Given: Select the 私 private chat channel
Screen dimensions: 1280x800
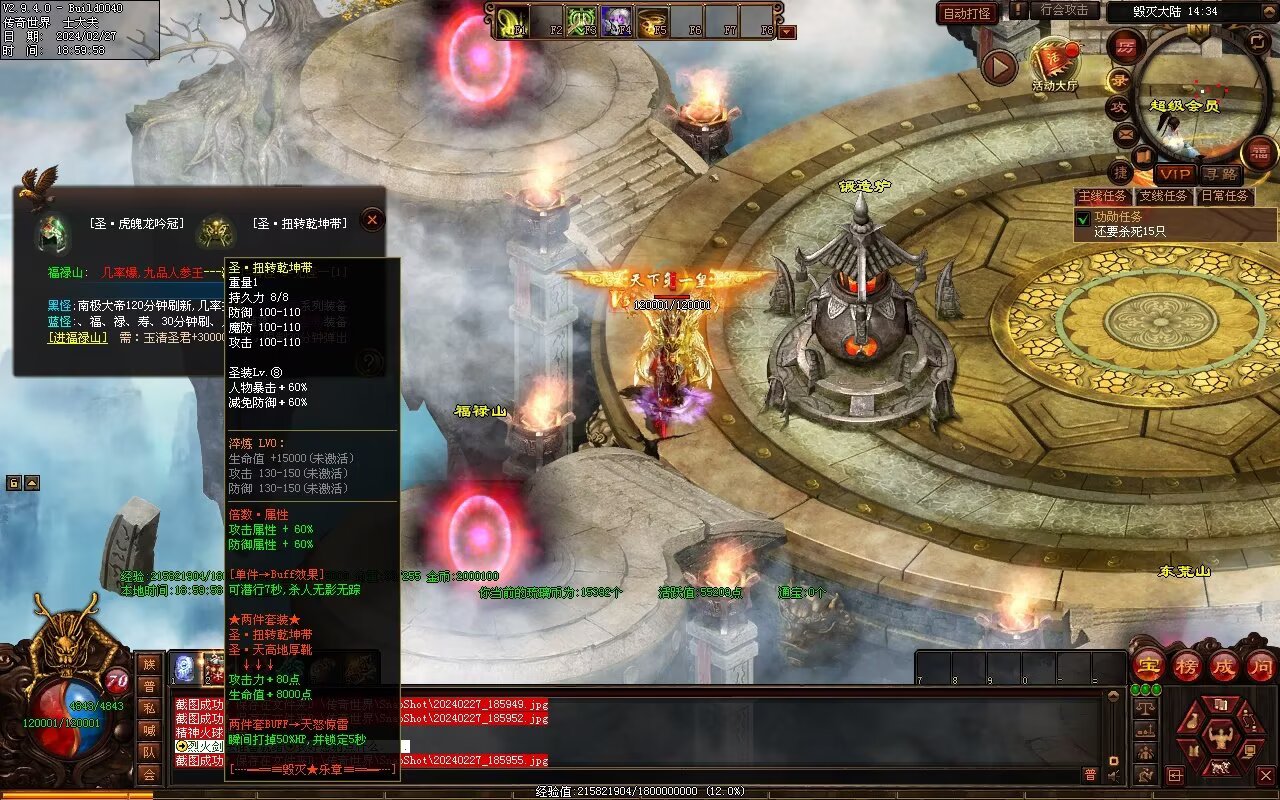Looking at the screenshot, I should [x=149, y=708].
